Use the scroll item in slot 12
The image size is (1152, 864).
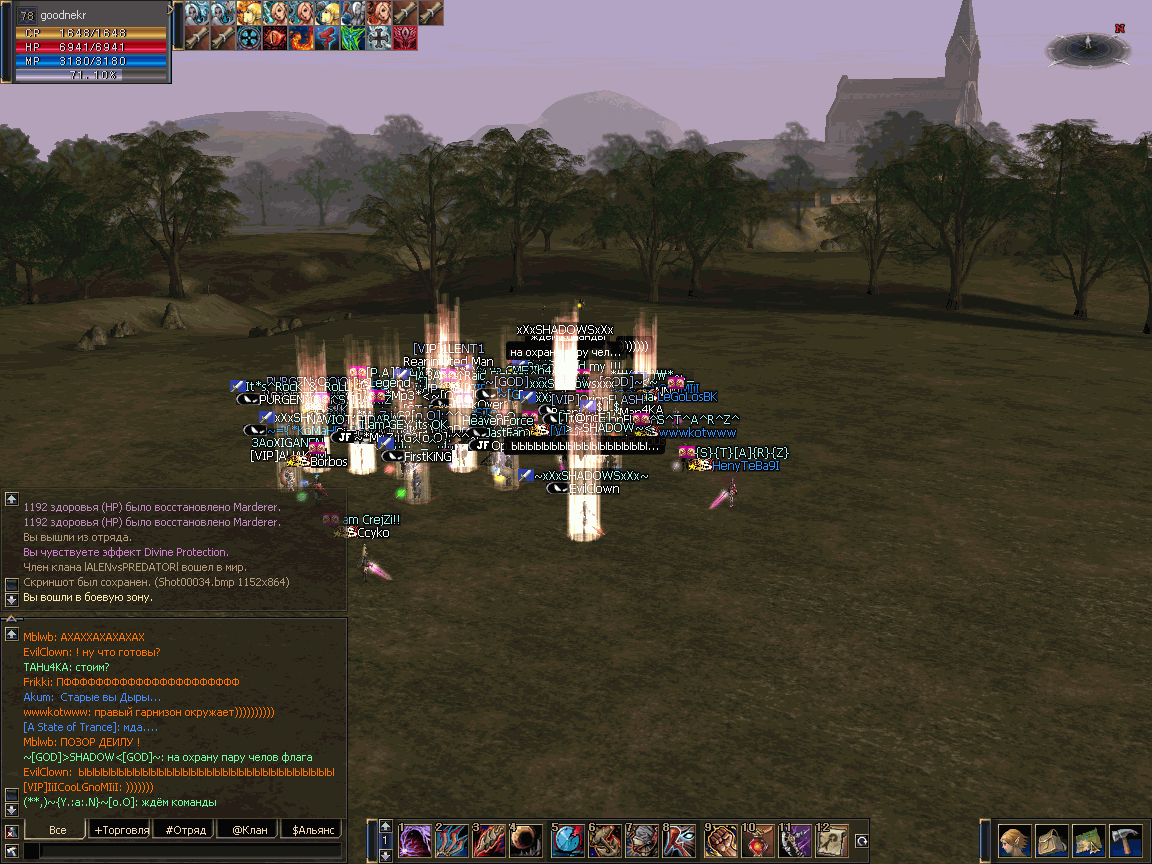pos(833,839)
